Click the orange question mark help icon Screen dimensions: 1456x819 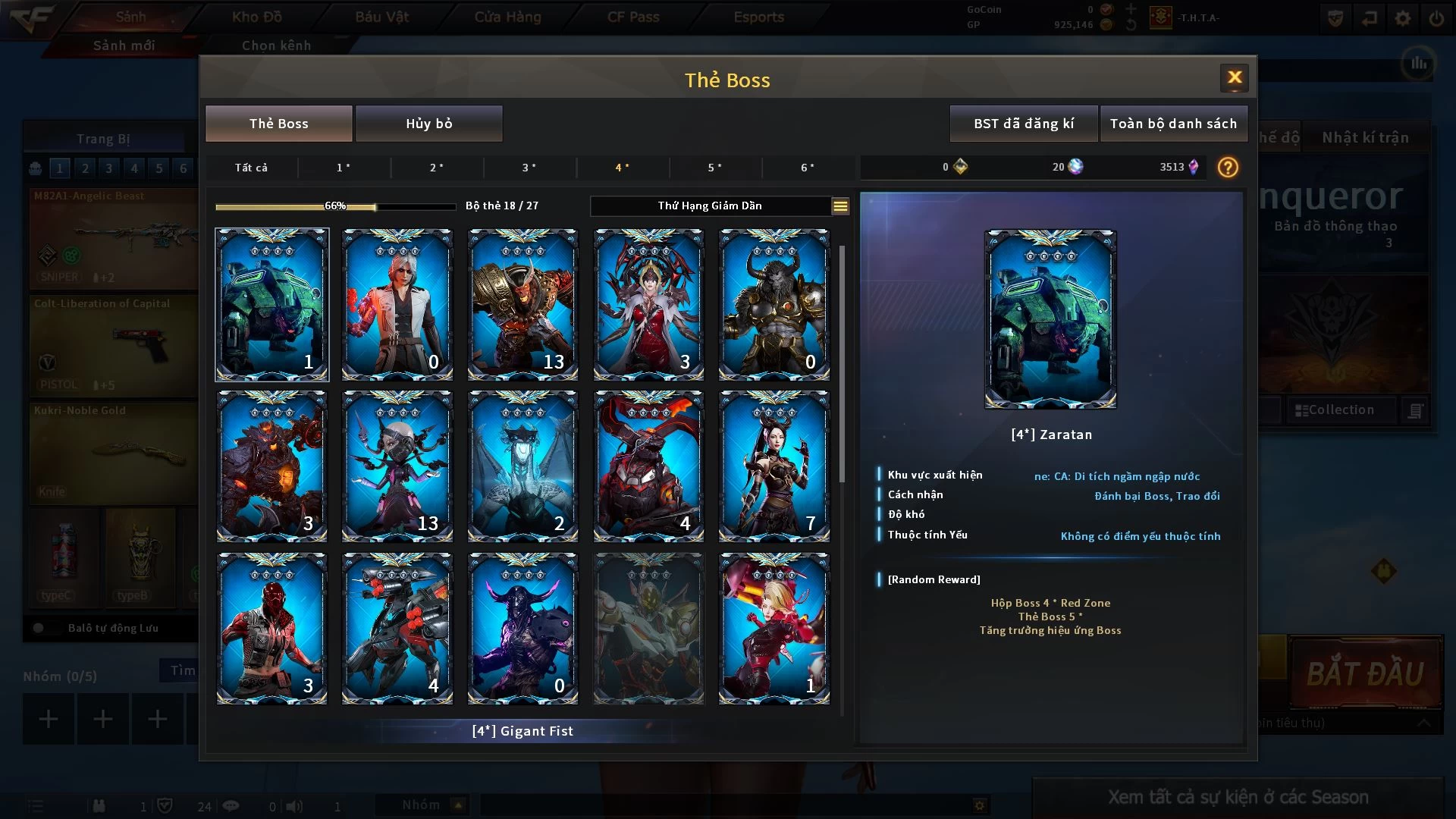coord(1227,168)
